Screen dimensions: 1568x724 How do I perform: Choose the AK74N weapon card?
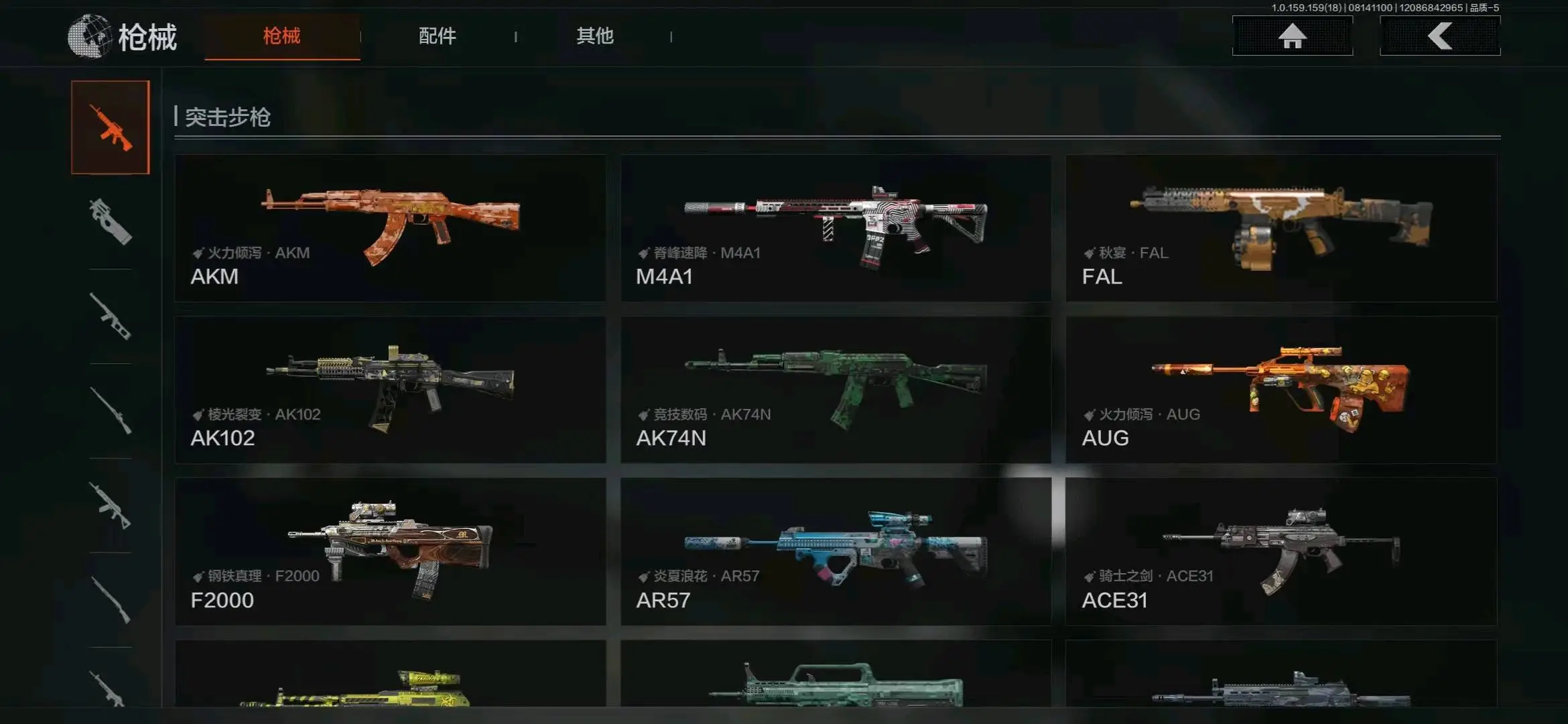coord(835,390)
